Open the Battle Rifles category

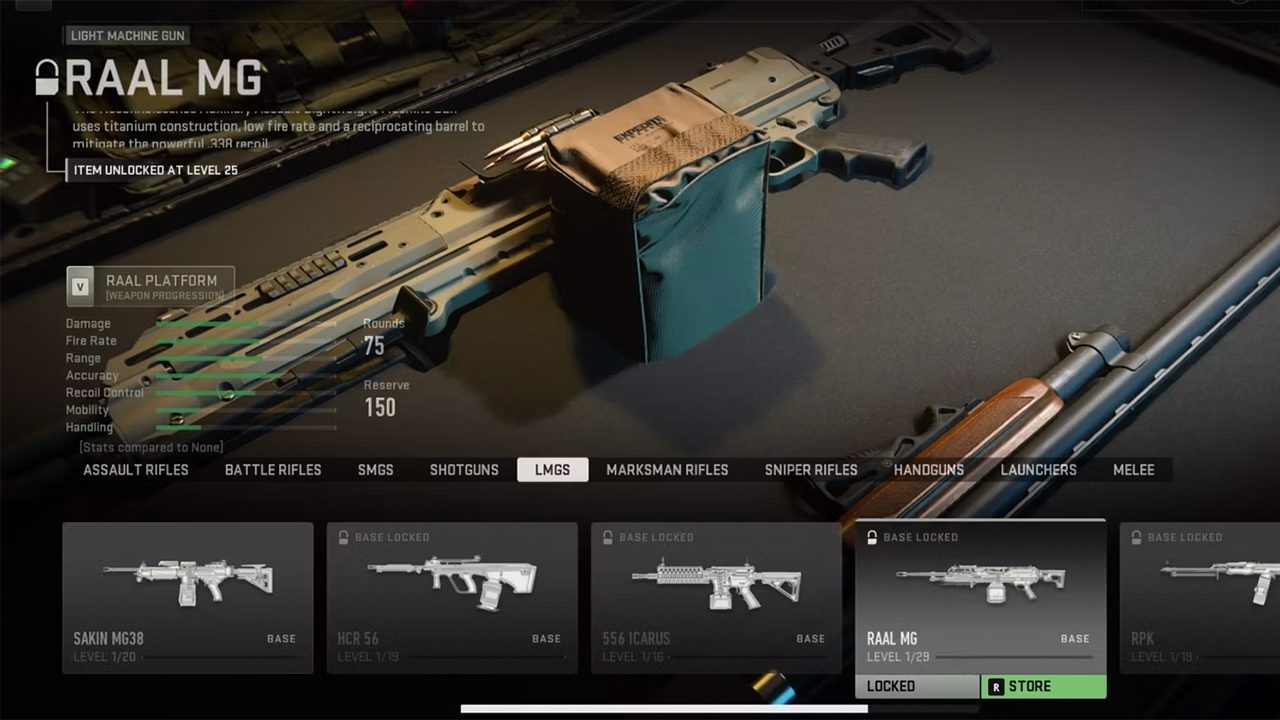[x=273, y=470]
